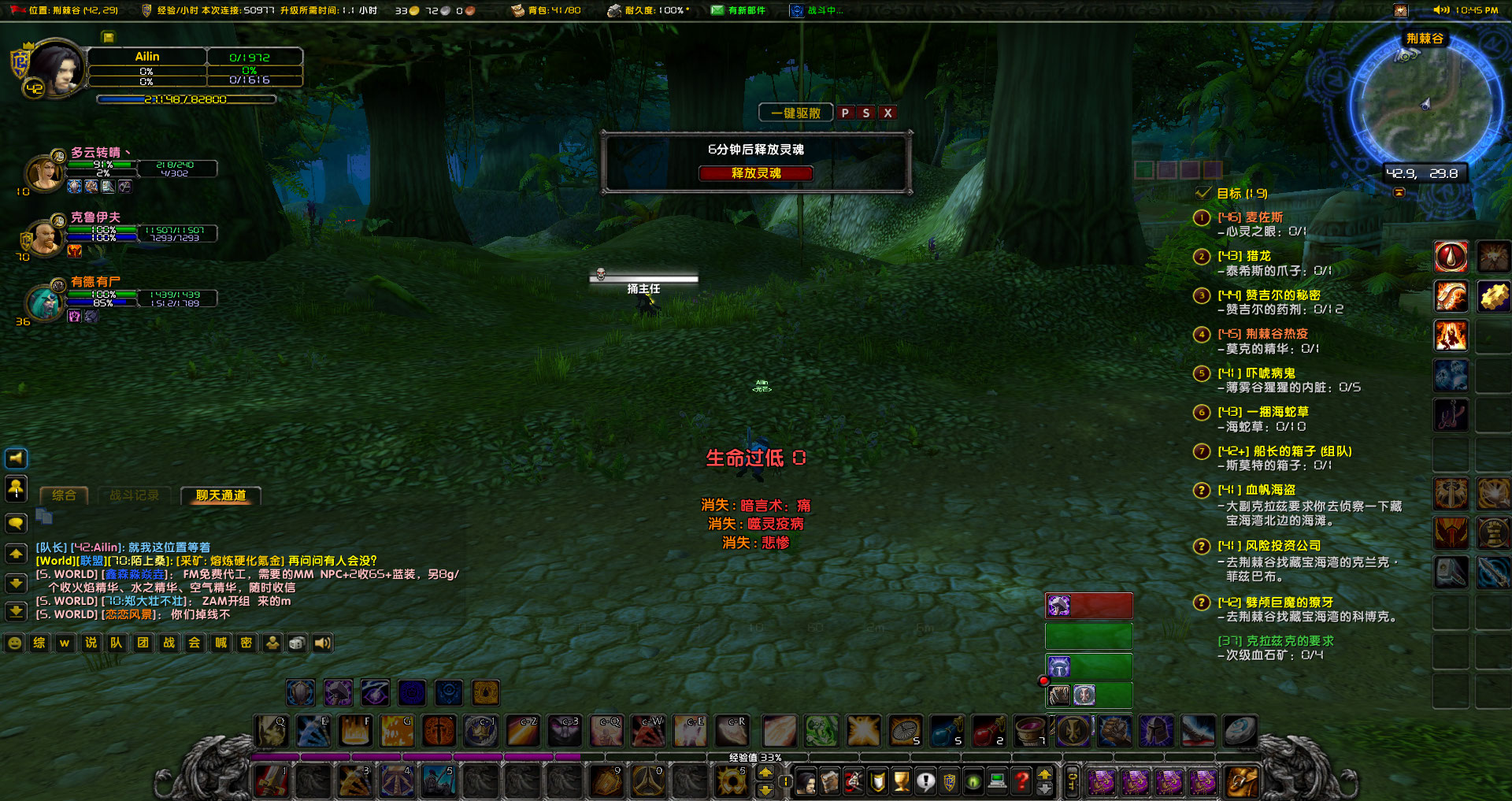The width and height of the screenshot is (1512, 801).
Task: Mute chat with the speaker icon beside chat window
Action: pos(17,458)
